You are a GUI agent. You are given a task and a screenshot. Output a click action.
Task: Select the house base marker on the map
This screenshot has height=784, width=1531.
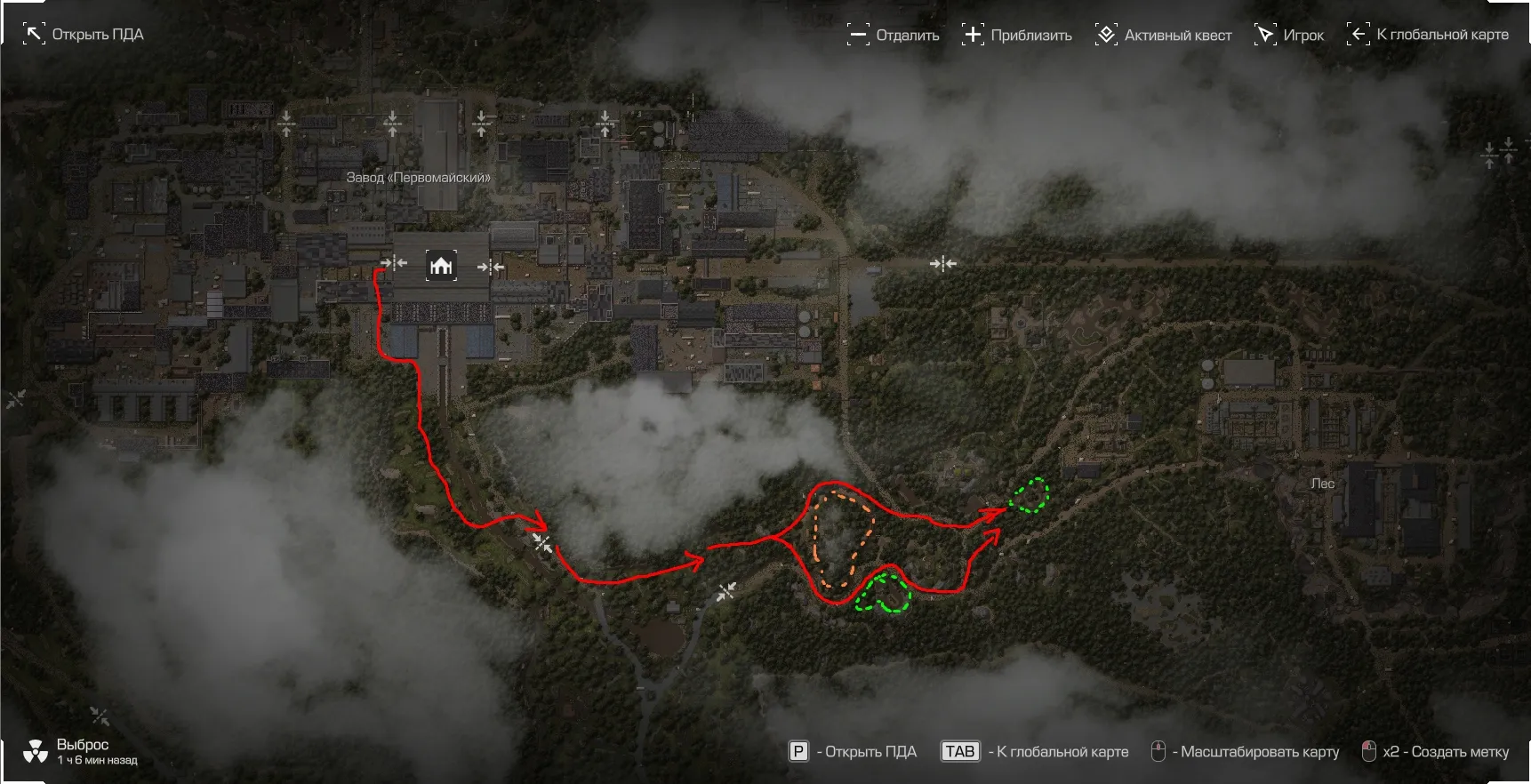(x=441, y=266)
